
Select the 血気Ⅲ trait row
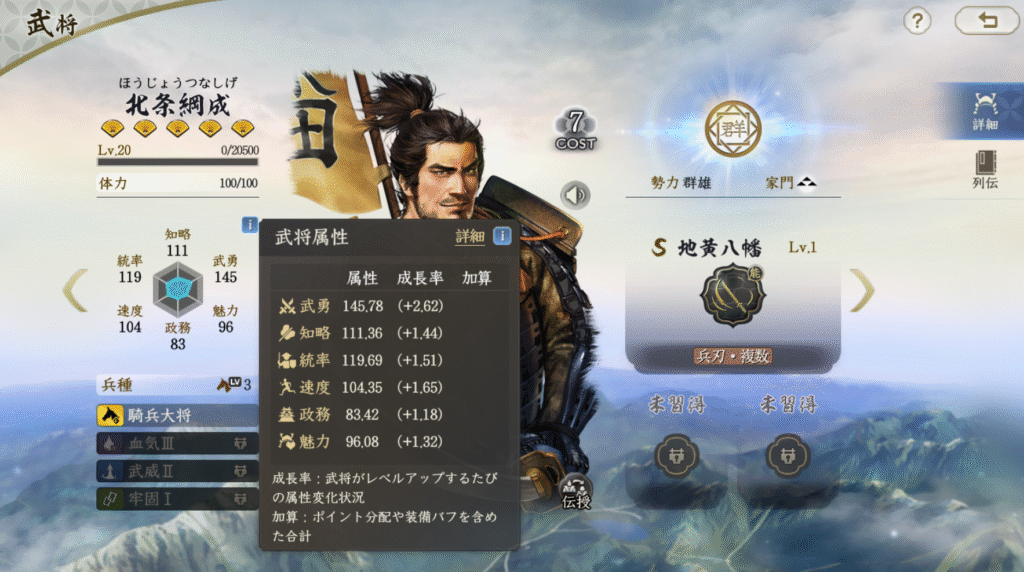tap(177, 443)
